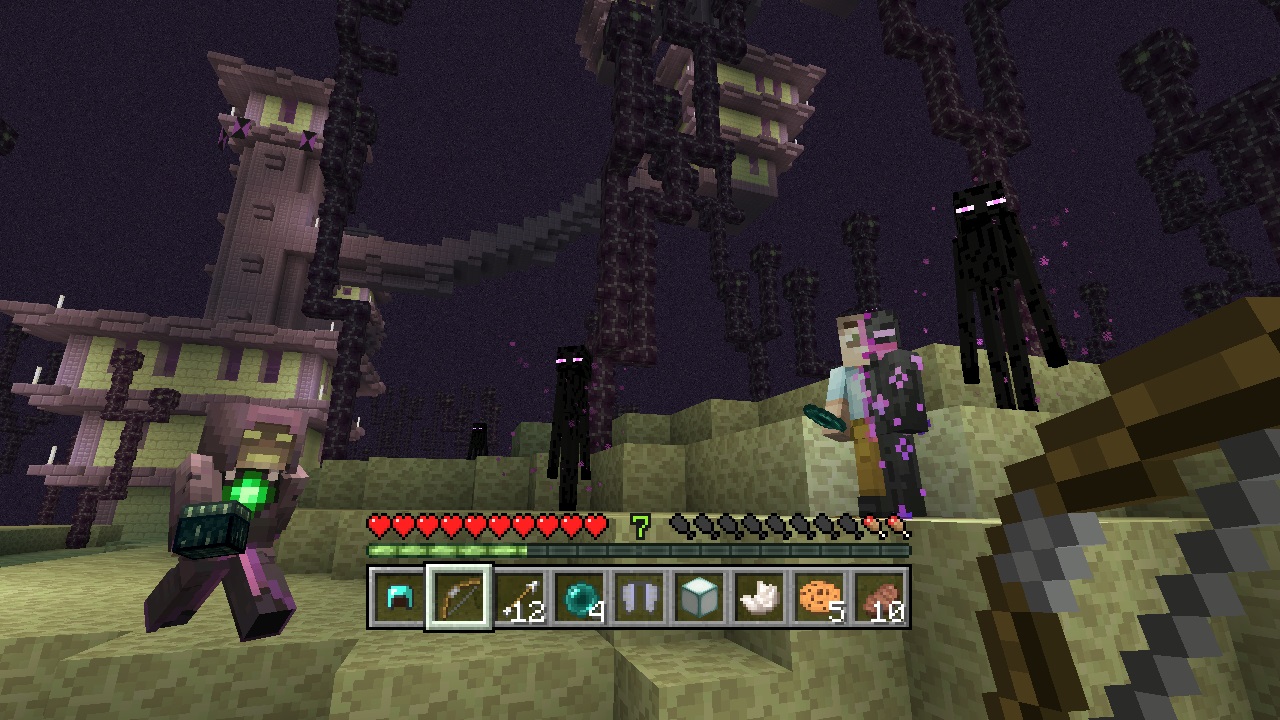Select the bone meal item
This screenshot has width=1280, height=720.
coord(758,599)
